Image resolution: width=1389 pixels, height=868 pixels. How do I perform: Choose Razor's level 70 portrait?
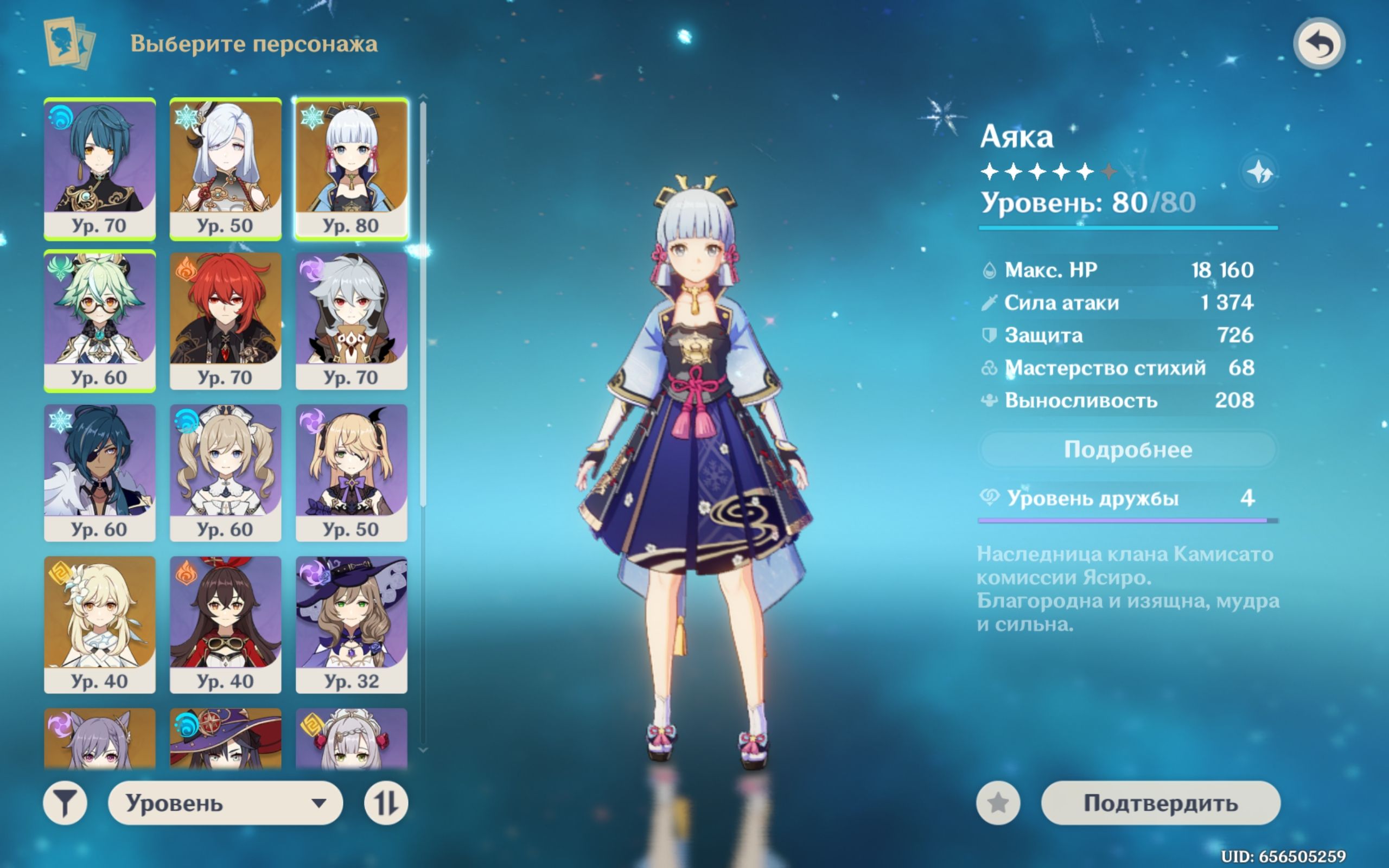point(351,320)
